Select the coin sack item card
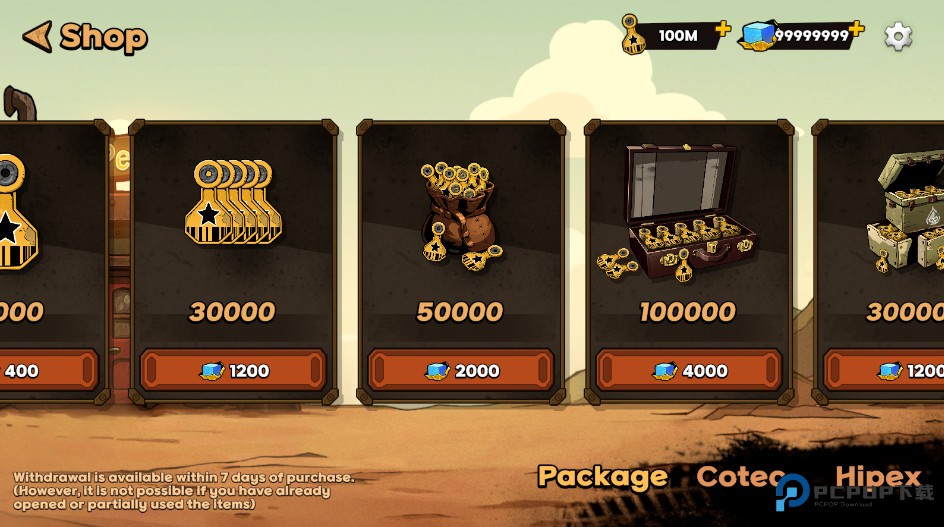 (461, 230)
